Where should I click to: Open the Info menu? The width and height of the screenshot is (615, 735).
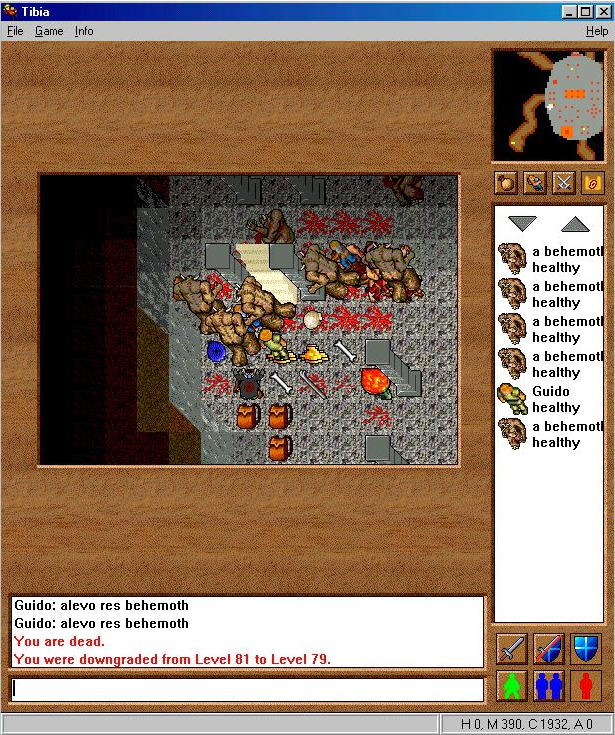84,31
